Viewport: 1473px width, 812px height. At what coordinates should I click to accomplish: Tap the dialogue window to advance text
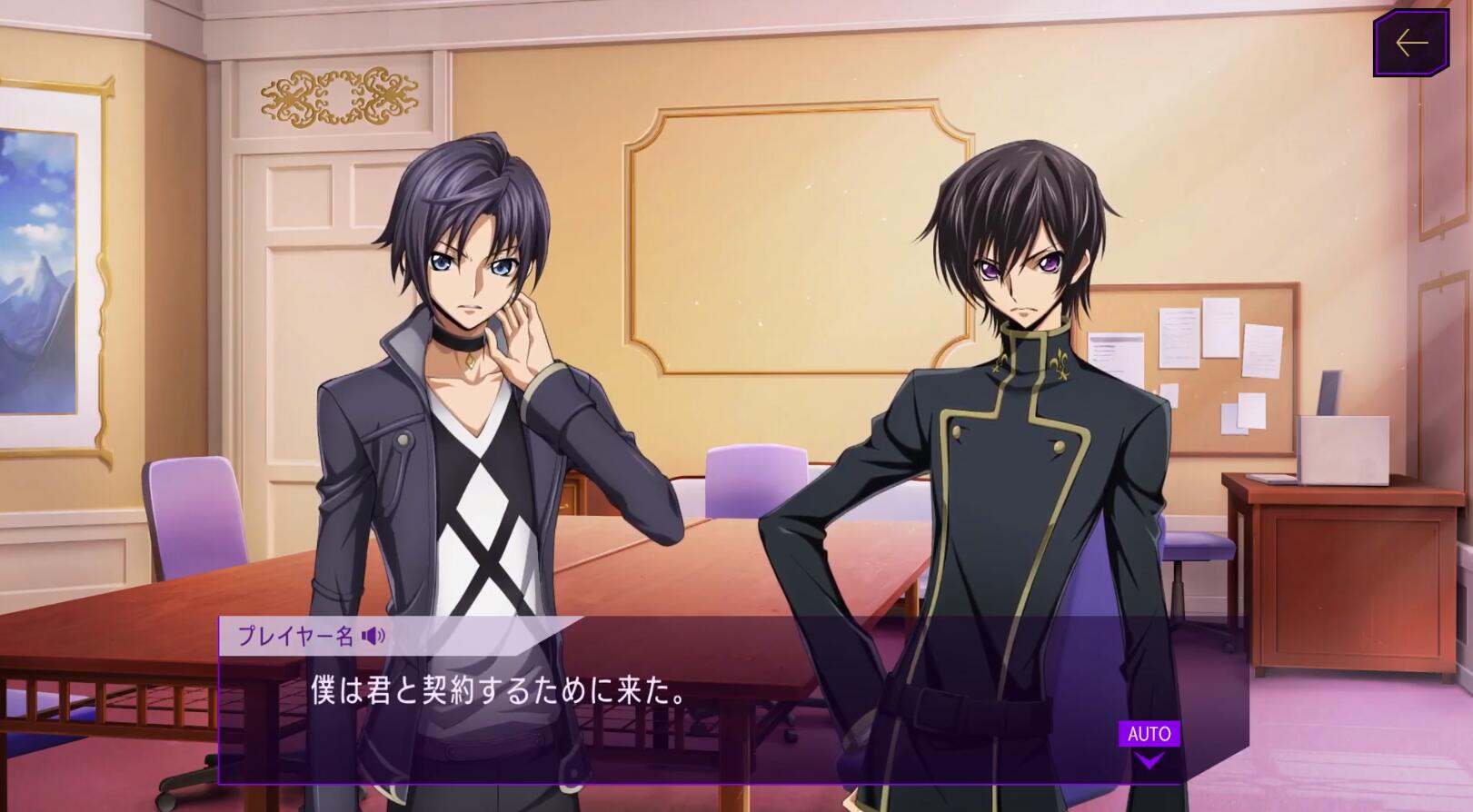(x=636, y=718)
